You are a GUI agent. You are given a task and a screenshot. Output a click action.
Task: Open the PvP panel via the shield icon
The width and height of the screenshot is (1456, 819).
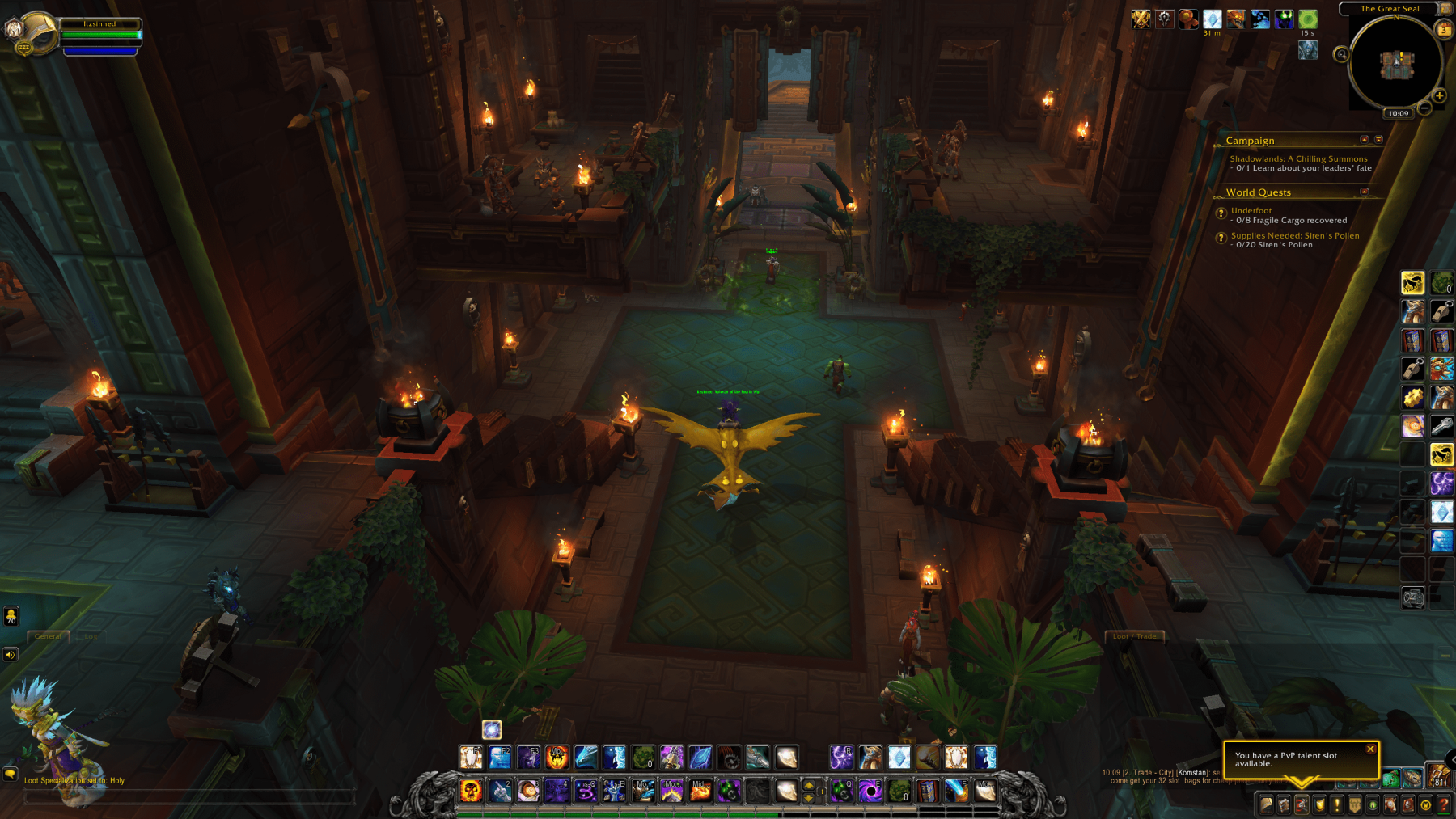click(1320, 805)
